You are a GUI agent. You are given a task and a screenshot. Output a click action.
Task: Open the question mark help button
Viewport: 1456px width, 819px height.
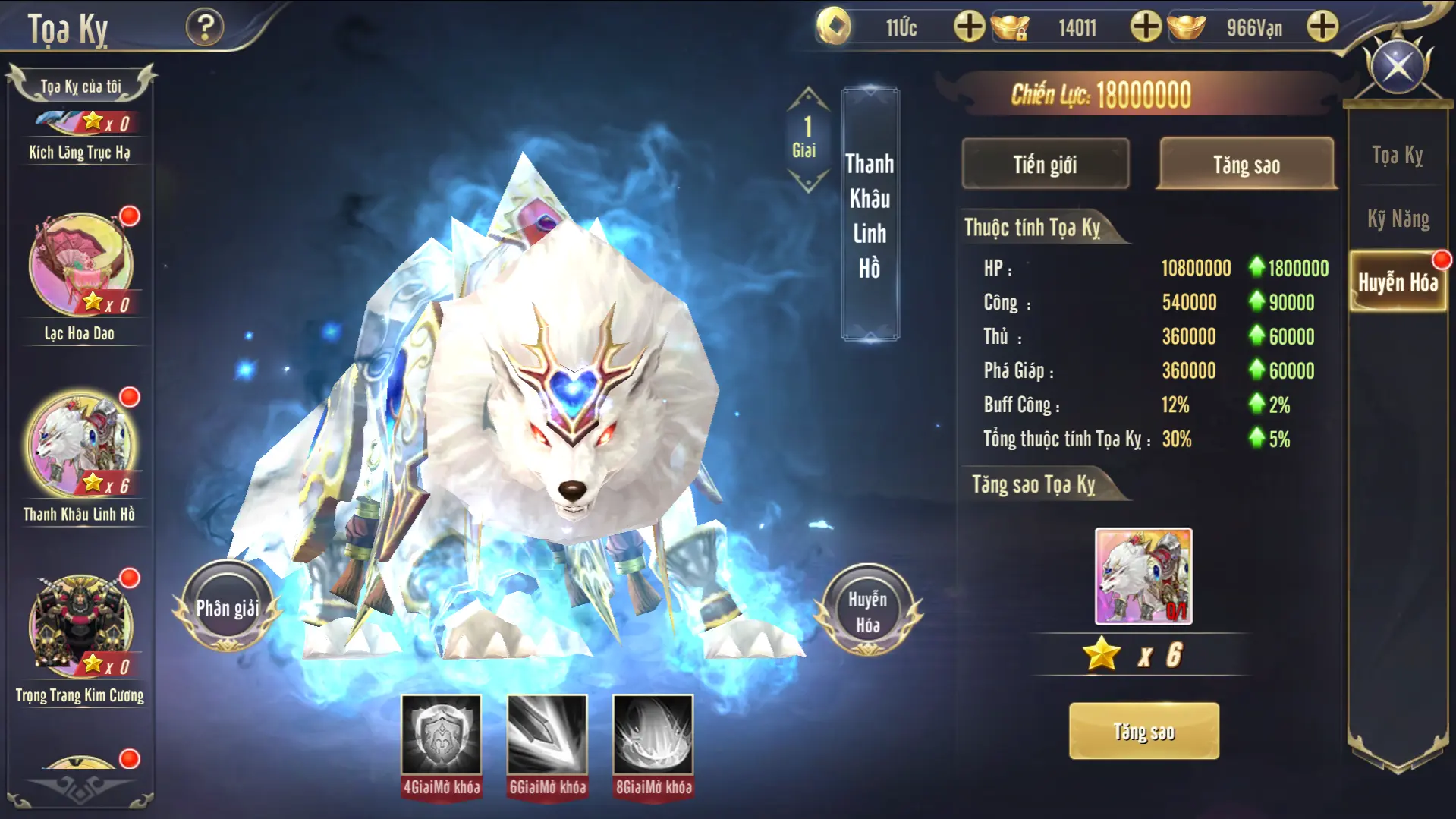tap(205, 28)
